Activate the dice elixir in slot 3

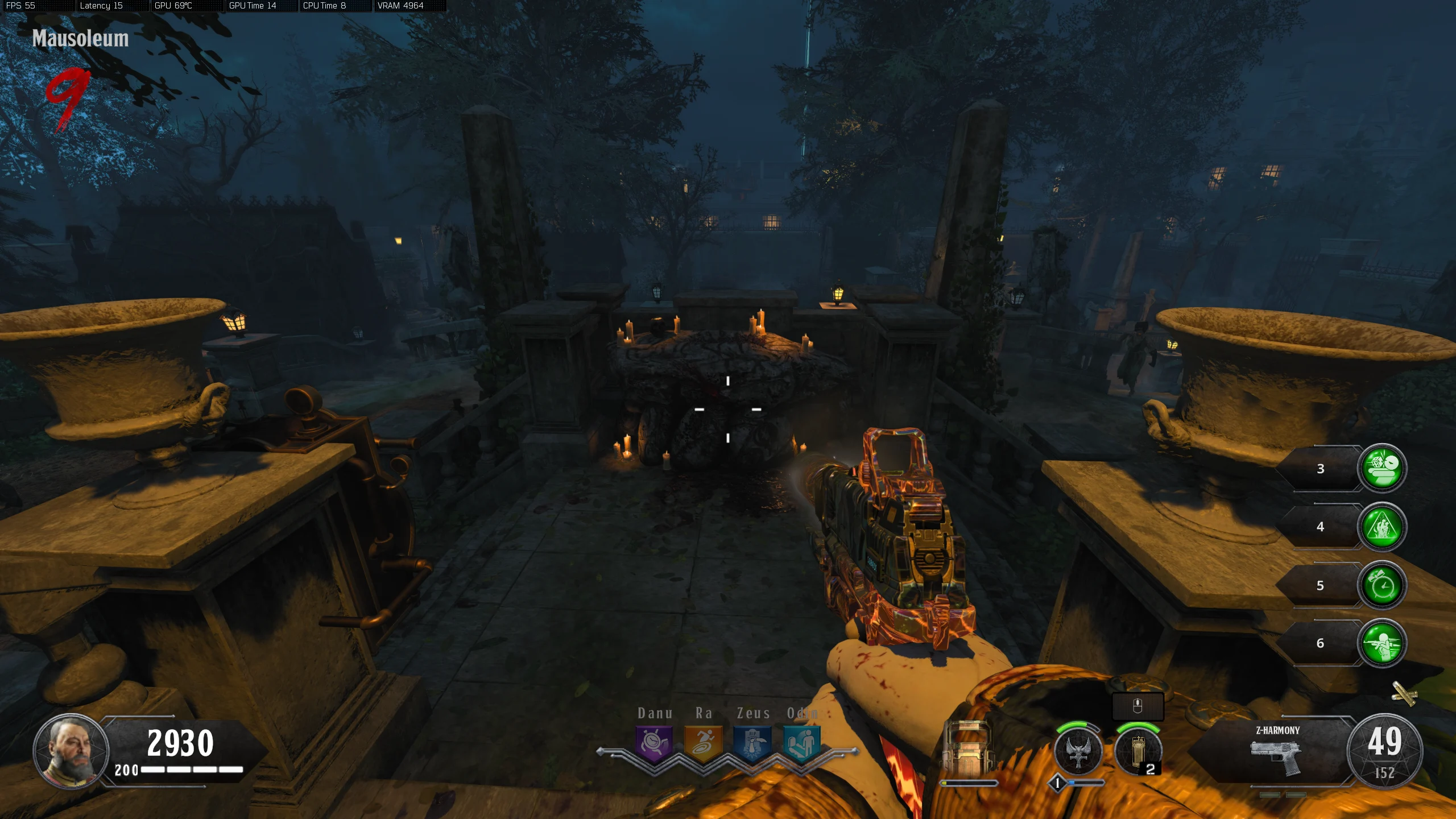pos(1382,468)
